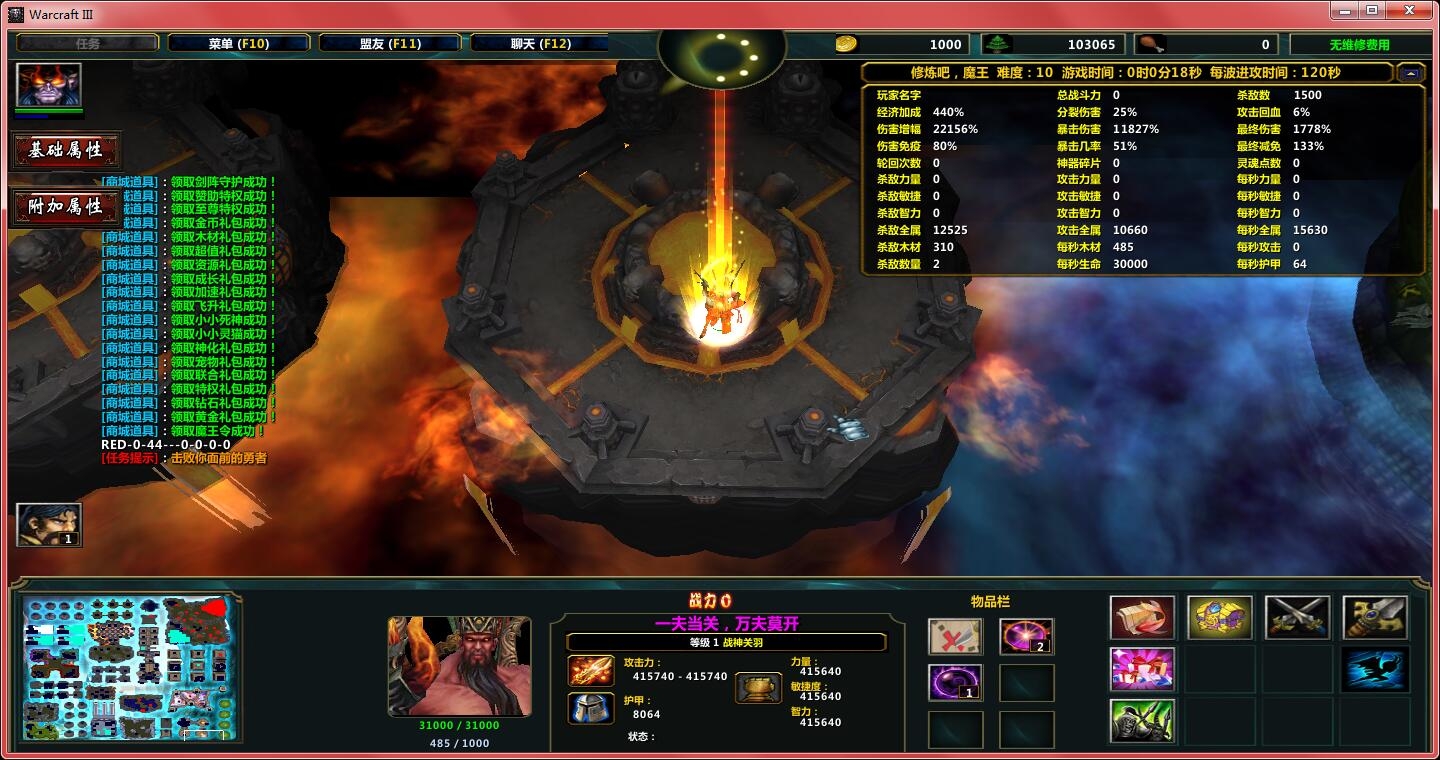Collapse the stats scoreboard with the arrow
This screenshot has width=1440, height=760.
(x=1411, y=73)
